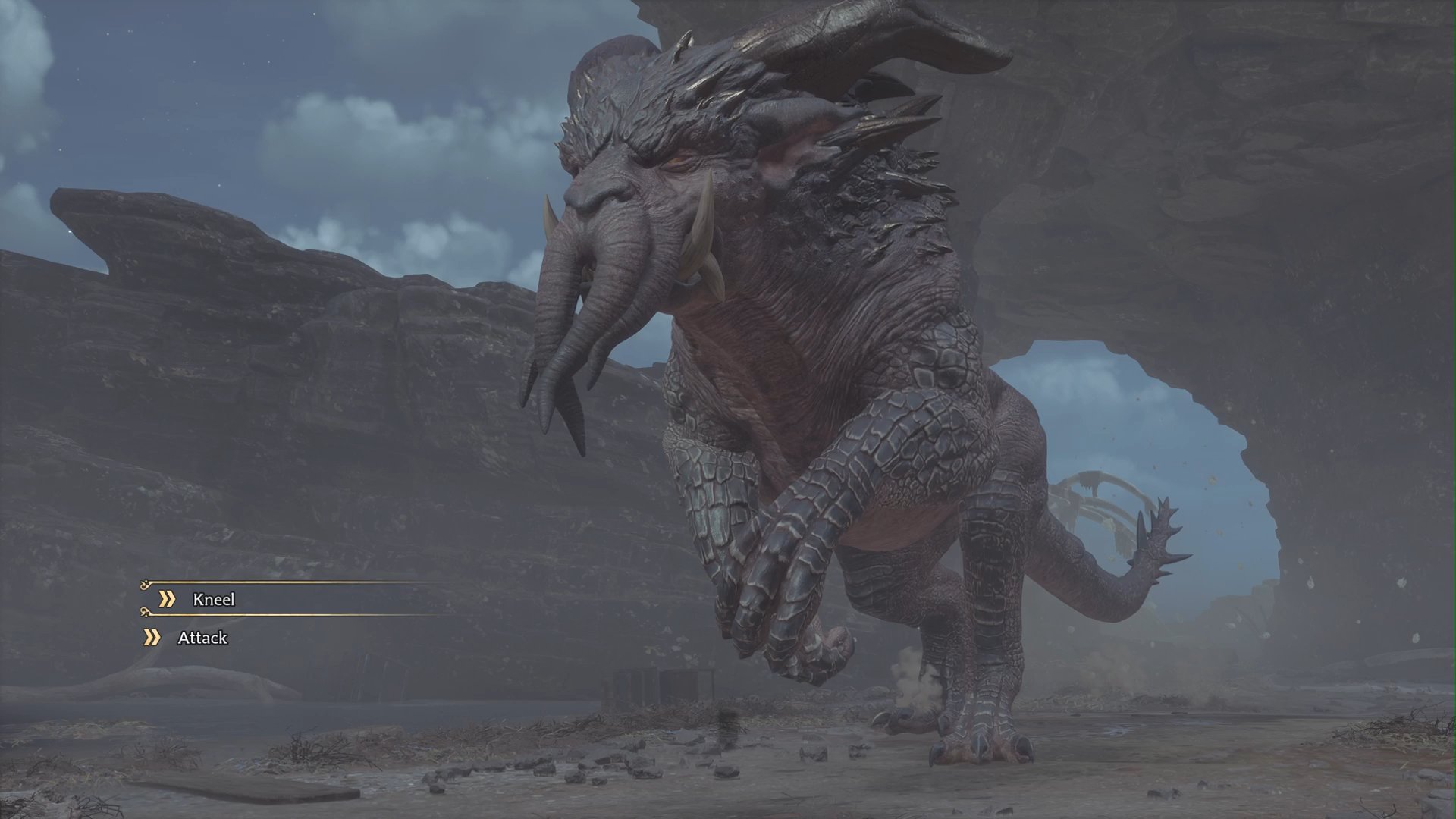Click the chevron marking the highlighted command
1456x819 pixels.
coord(167,598)
